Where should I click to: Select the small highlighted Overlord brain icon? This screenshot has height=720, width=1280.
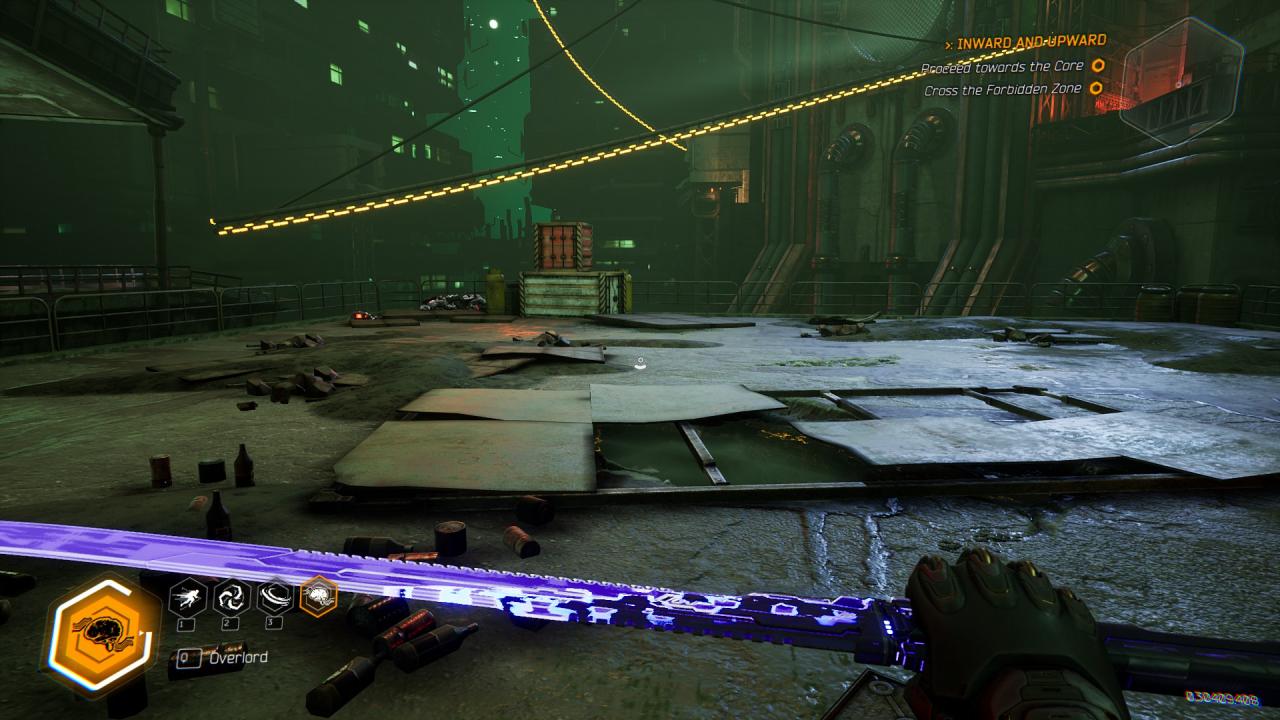pyautogui.click(x=319, y=597)
